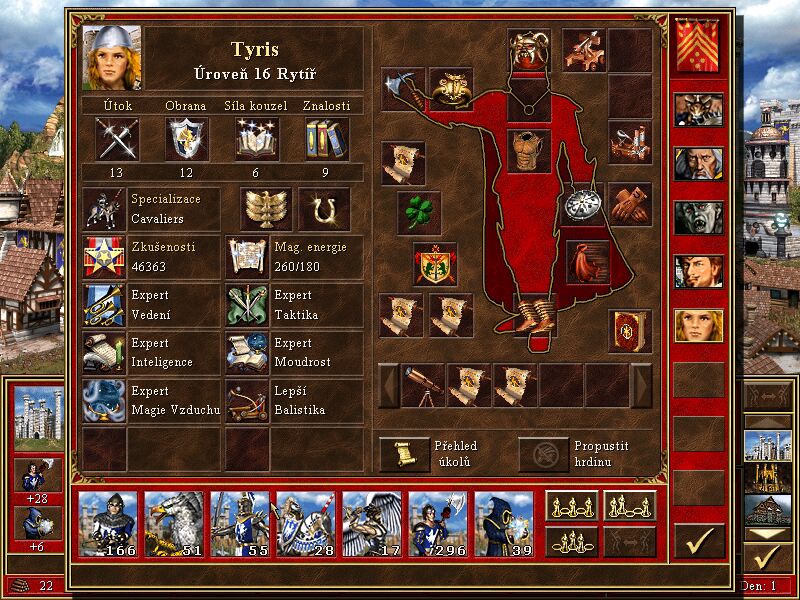Select the breastplate torso armor slot
The image size is (800, 600).
pos(530,150)
